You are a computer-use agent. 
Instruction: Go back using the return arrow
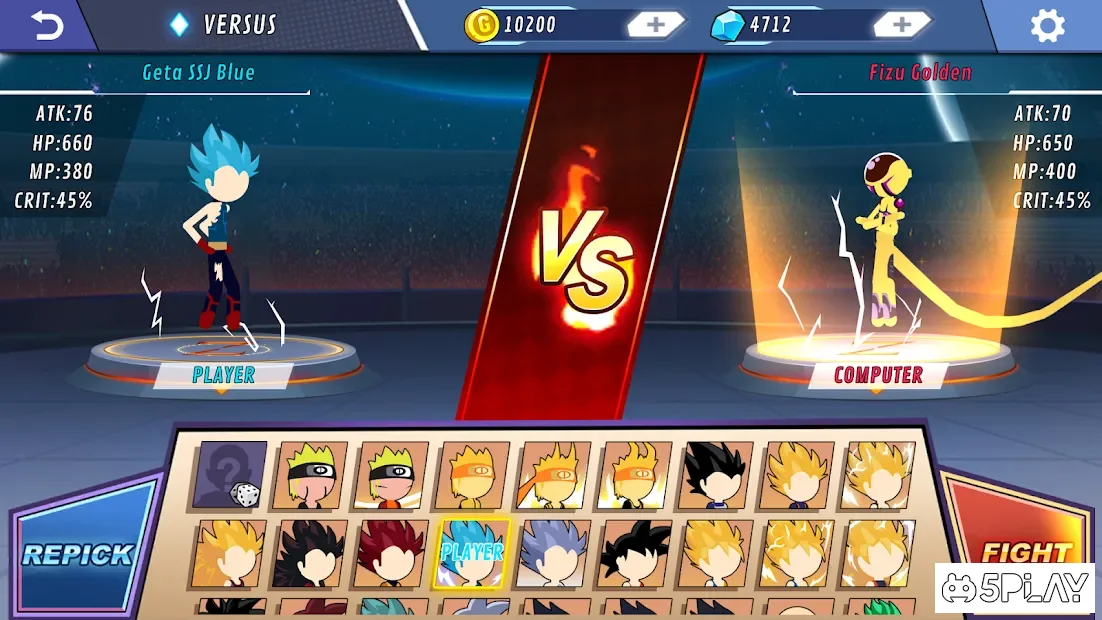coord(46,26)
